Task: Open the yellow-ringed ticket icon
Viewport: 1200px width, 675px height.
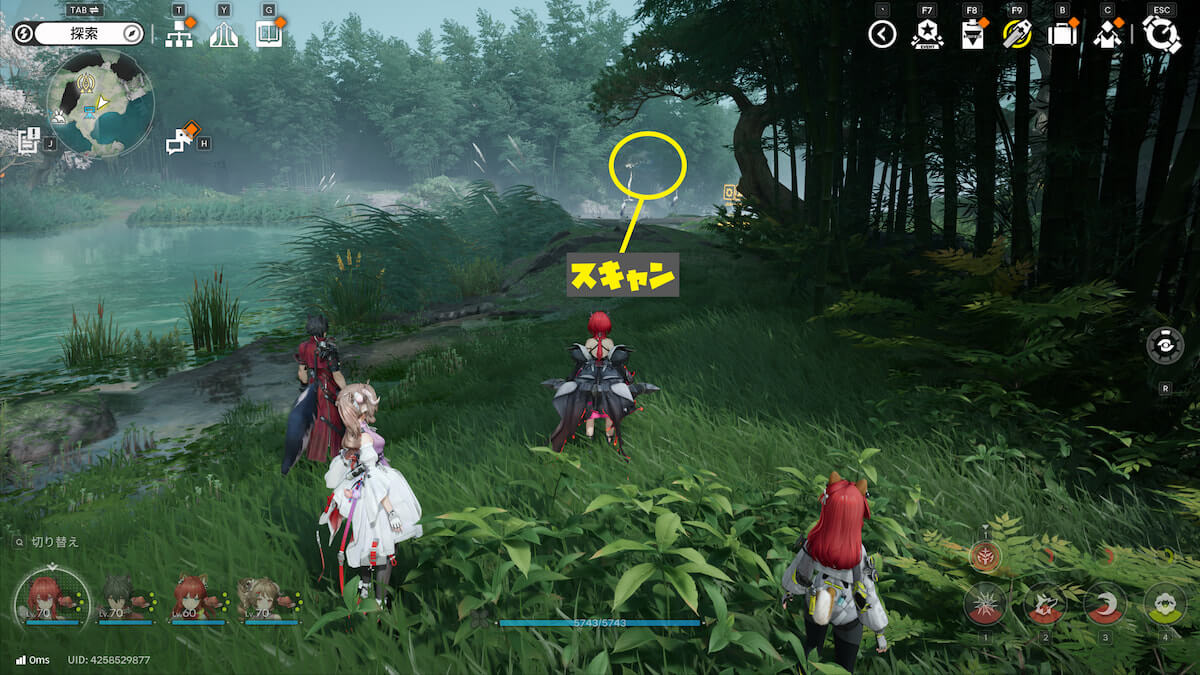Action: (1016, 35)
